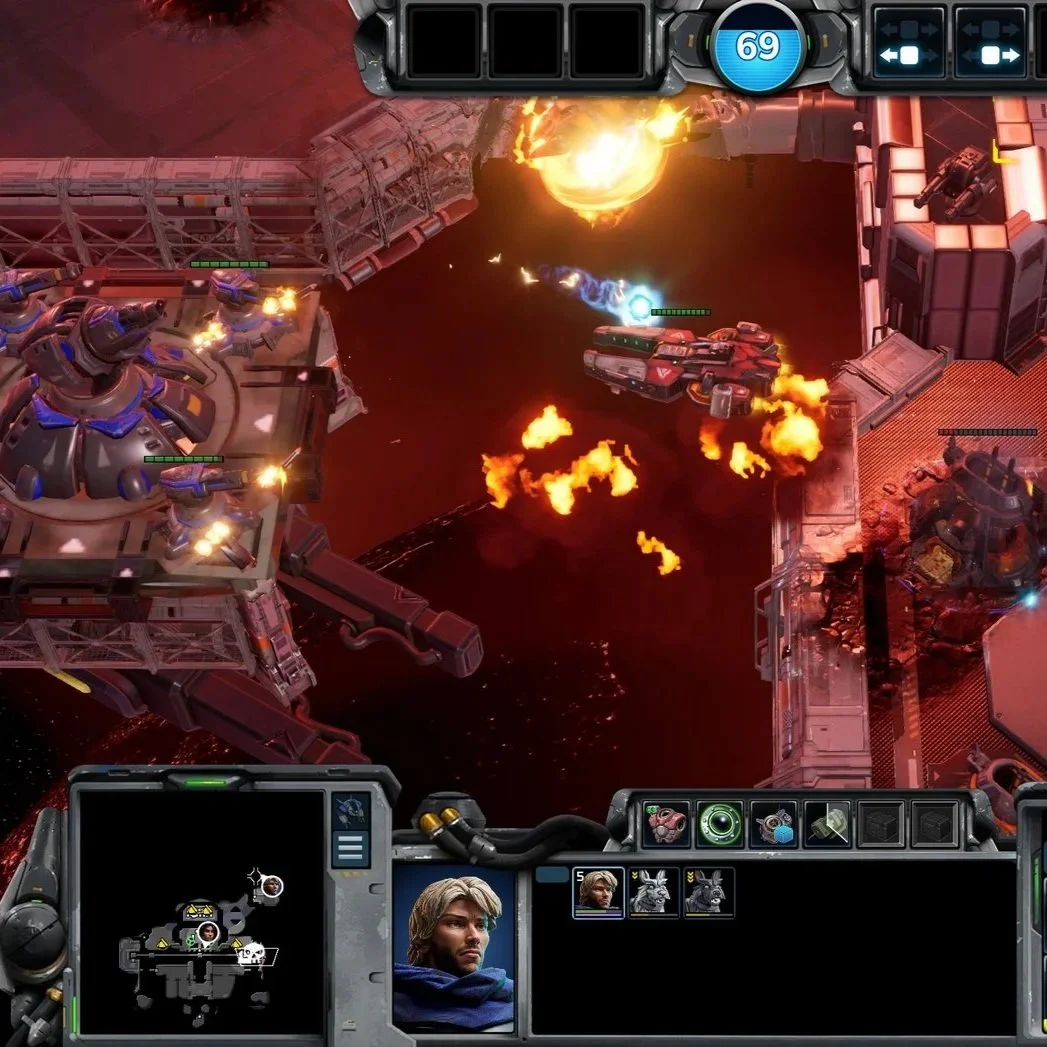This screenshot has height=1047, width=1047.
Task: Open the three-line menu button beside the minimap
Action: [x=350, y=849]
